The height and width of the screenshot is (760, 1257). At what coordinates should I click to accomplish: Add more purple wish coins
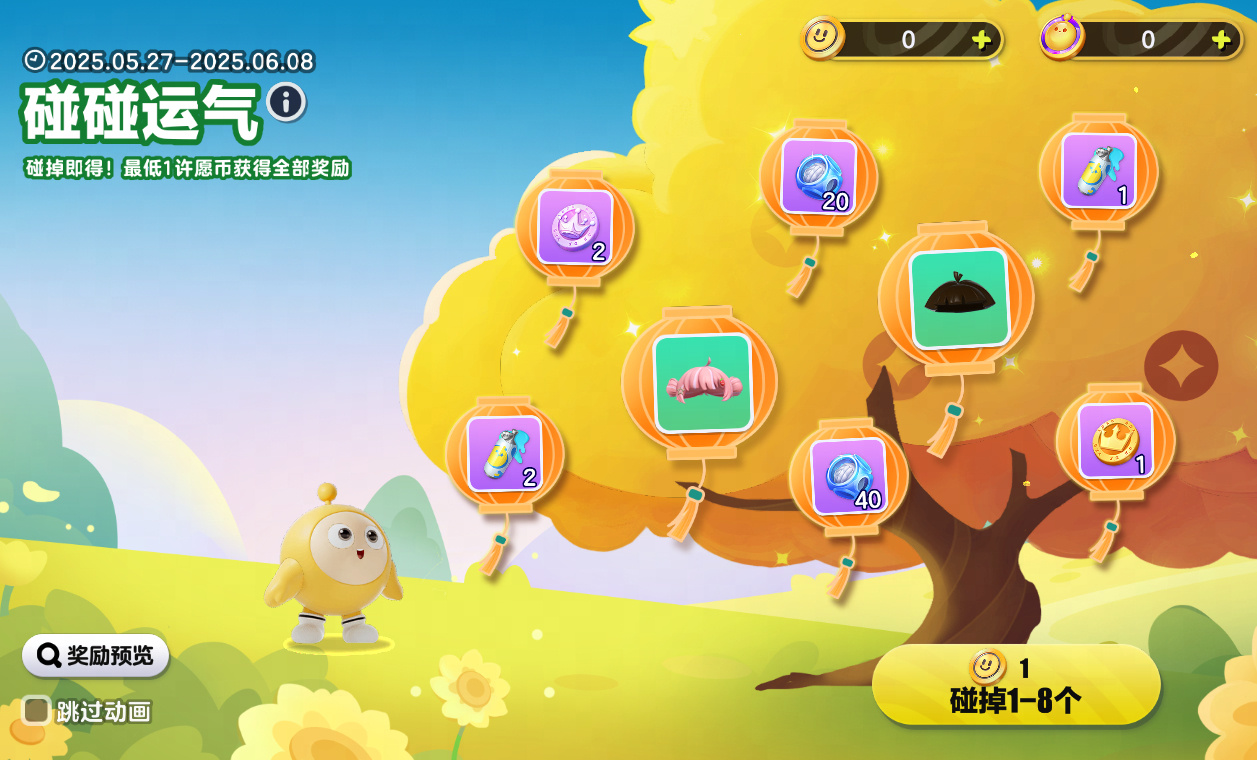(x=1221, y=40)
